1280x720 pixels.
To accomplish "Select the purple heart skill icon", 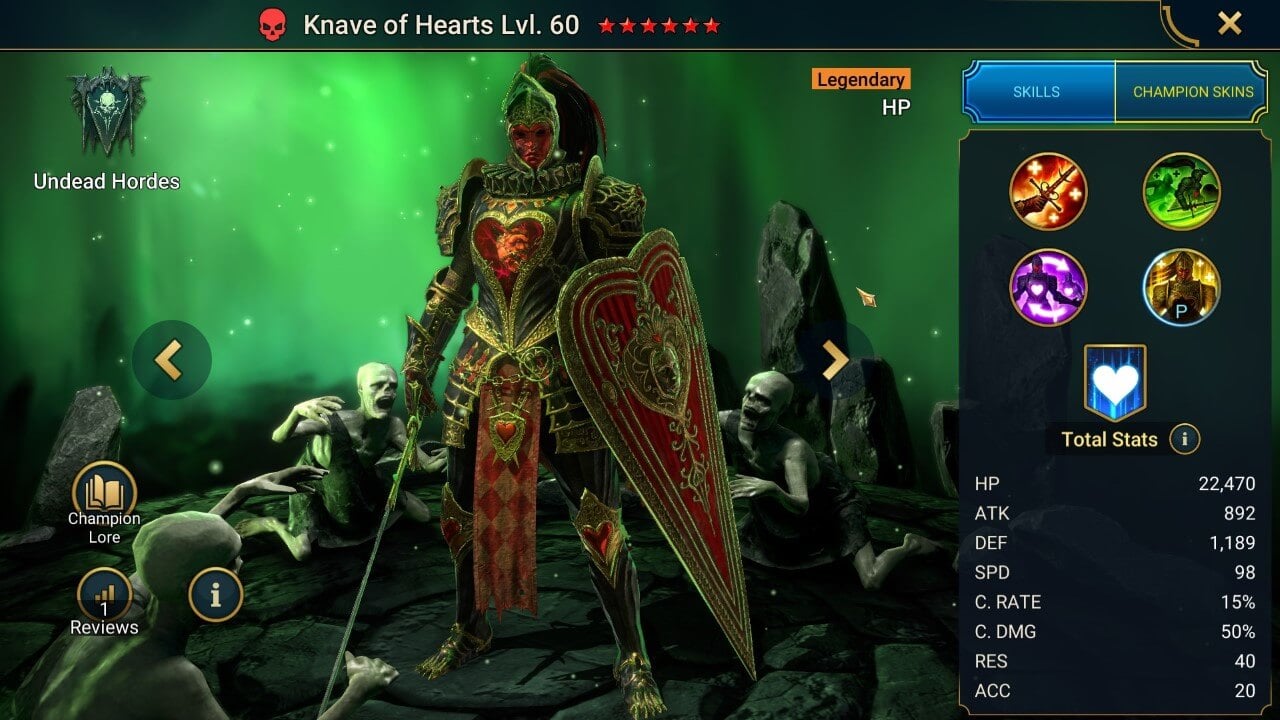I will pos(1048,288).
